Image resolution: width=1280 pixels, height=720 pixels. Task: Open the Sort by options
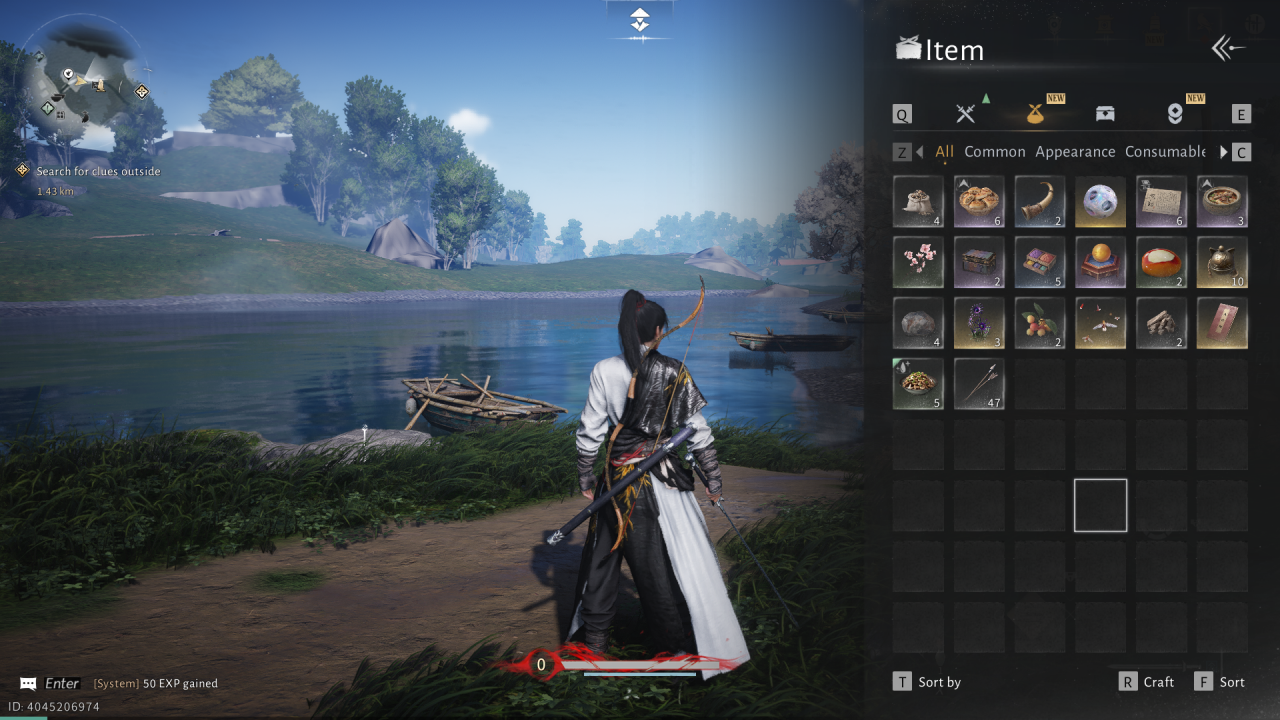[927, 682]
